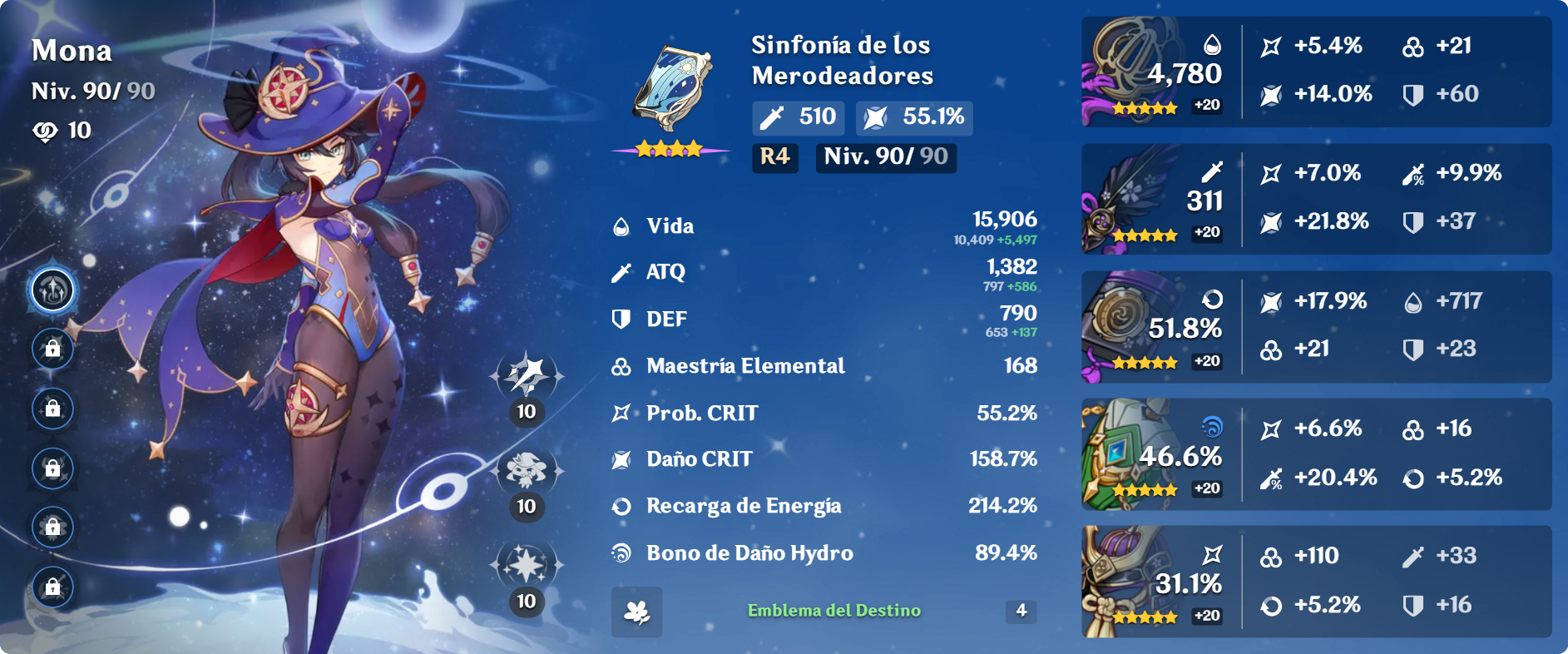The height and width of the screenshot is (654, 1568).
Task: Click the friendship level 10 icon
Action: click(50, 131)
